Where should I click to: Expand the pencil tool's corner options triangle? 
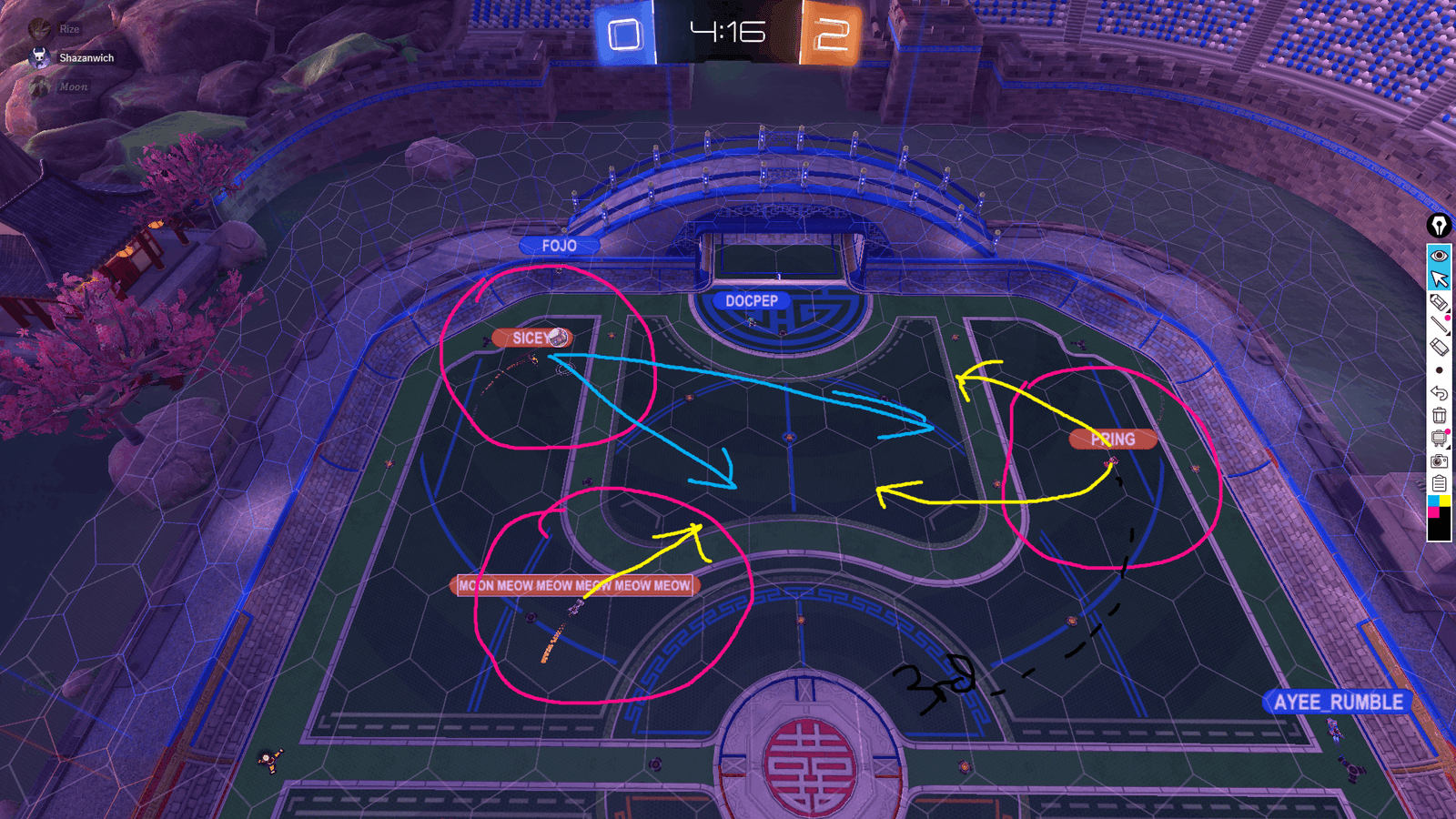point(1450,309)
